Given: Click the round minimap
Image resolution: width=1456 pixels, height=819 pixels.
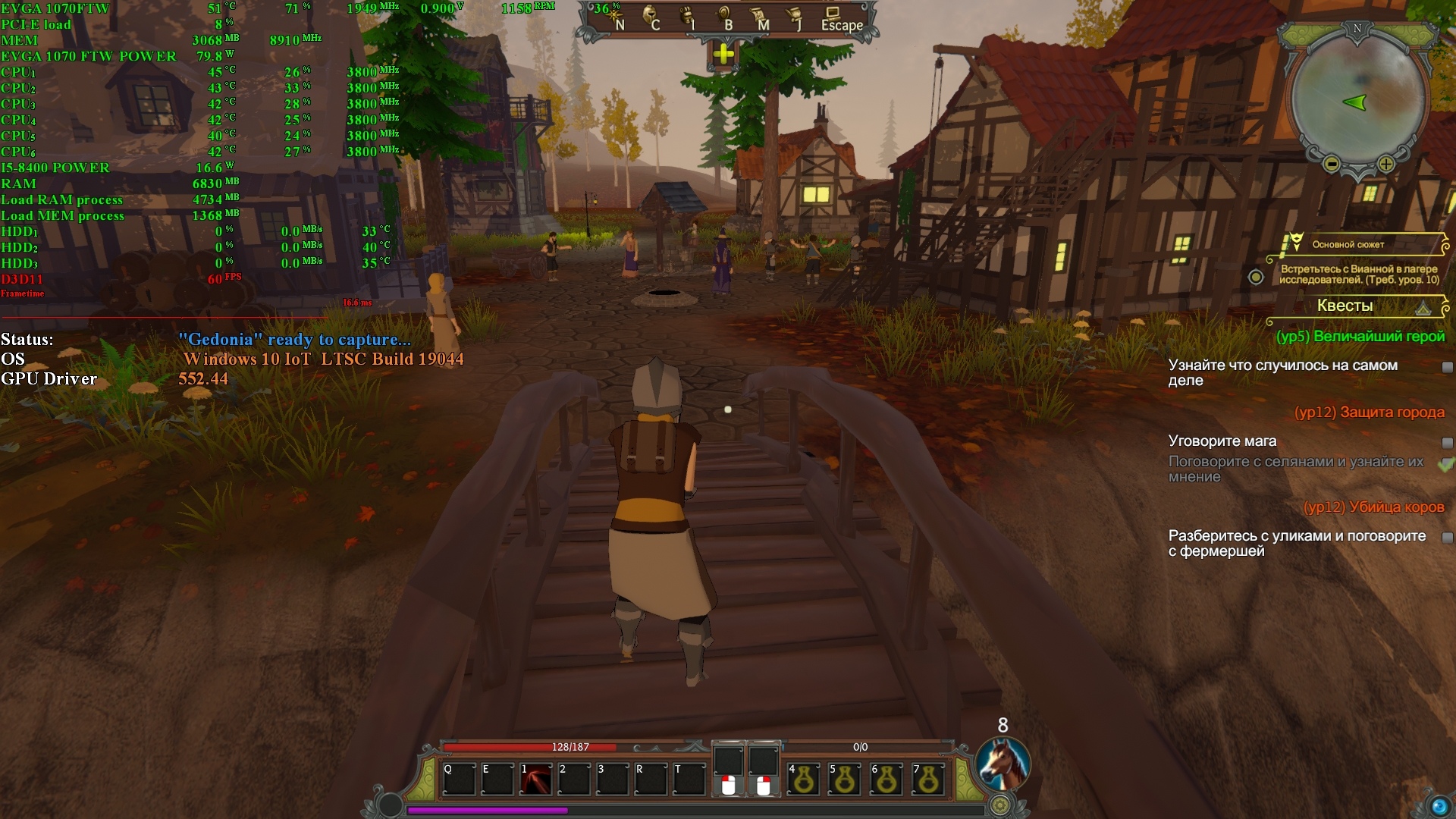Looking at the screenshot, I should pyautogui.click(x=1357, y=99).
